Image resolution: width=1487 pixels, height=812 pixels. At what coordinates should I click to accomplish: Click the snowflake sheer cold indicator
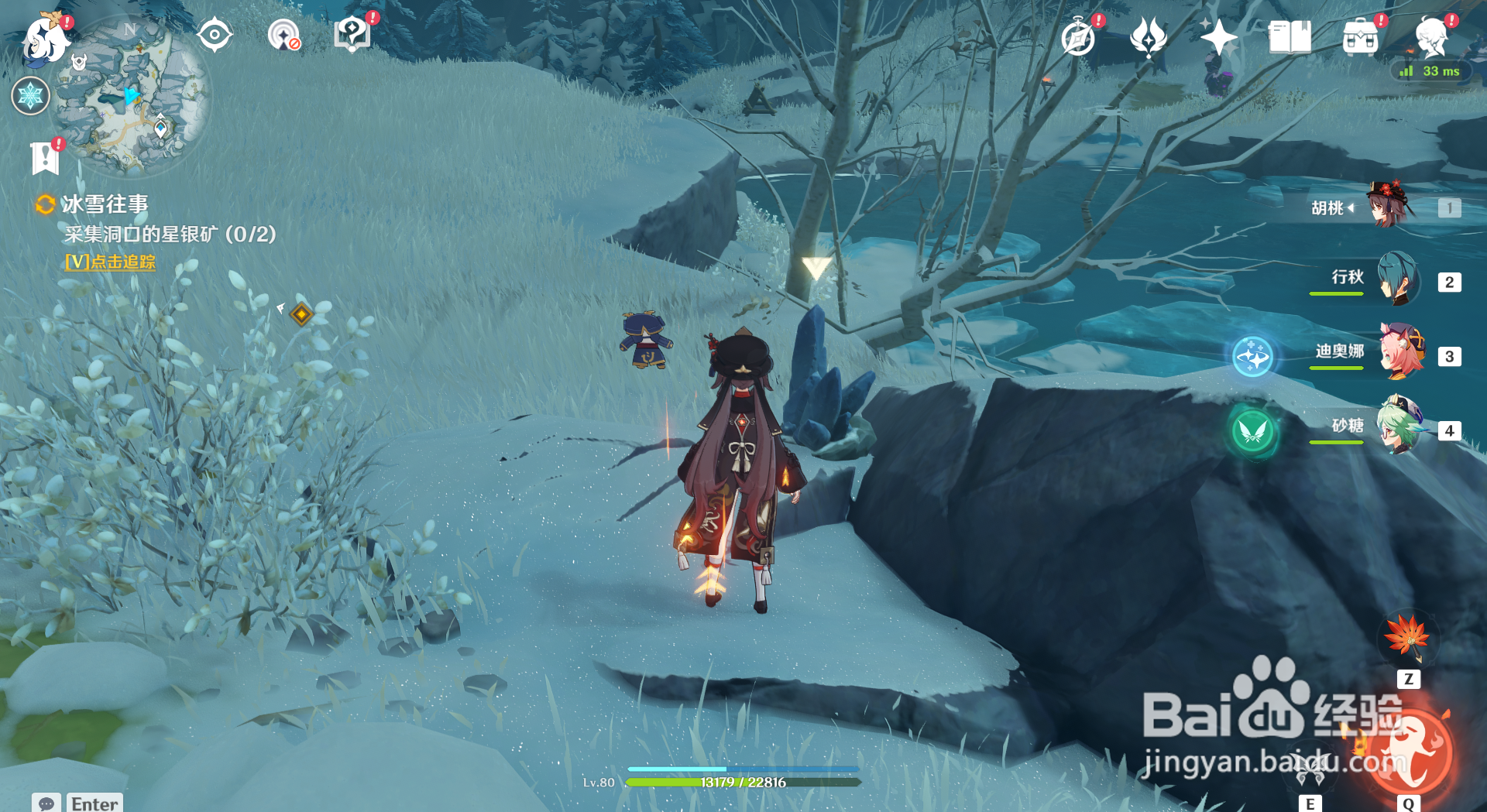point(31,96)
